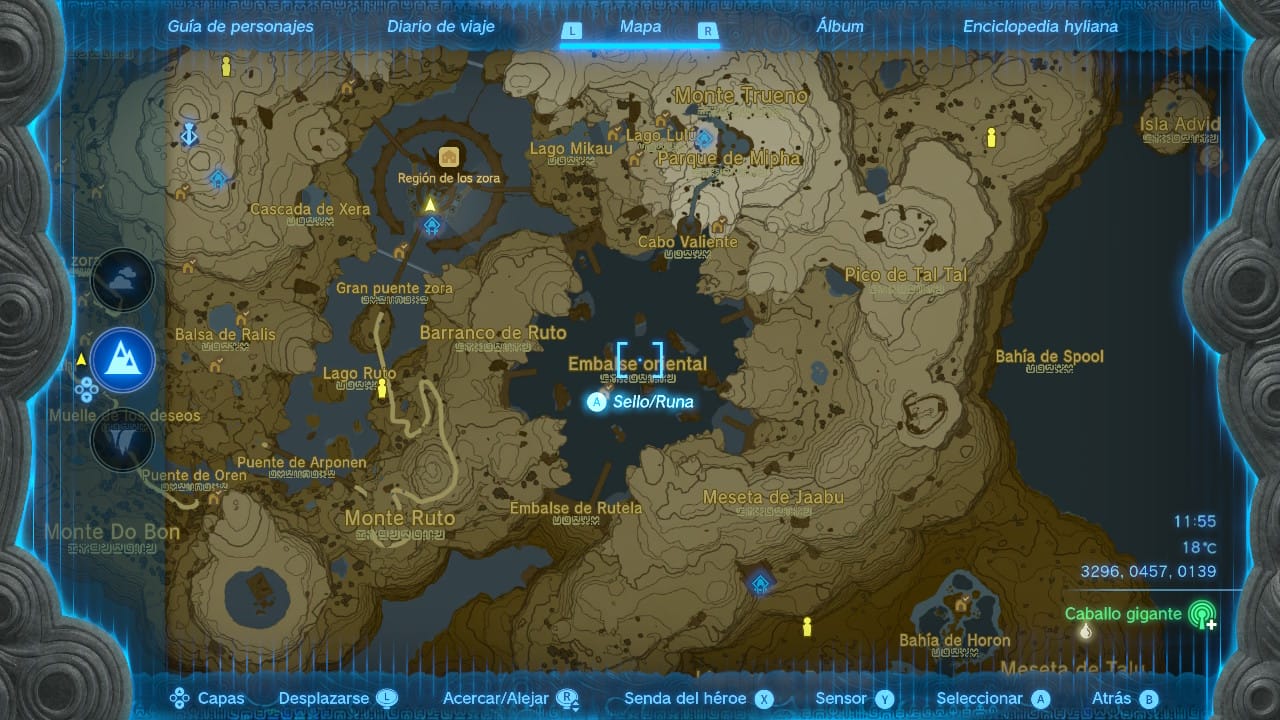Select the shrine marker near Lago Lulu
This screenshot has height=720, width=1280.
[704, 138]
